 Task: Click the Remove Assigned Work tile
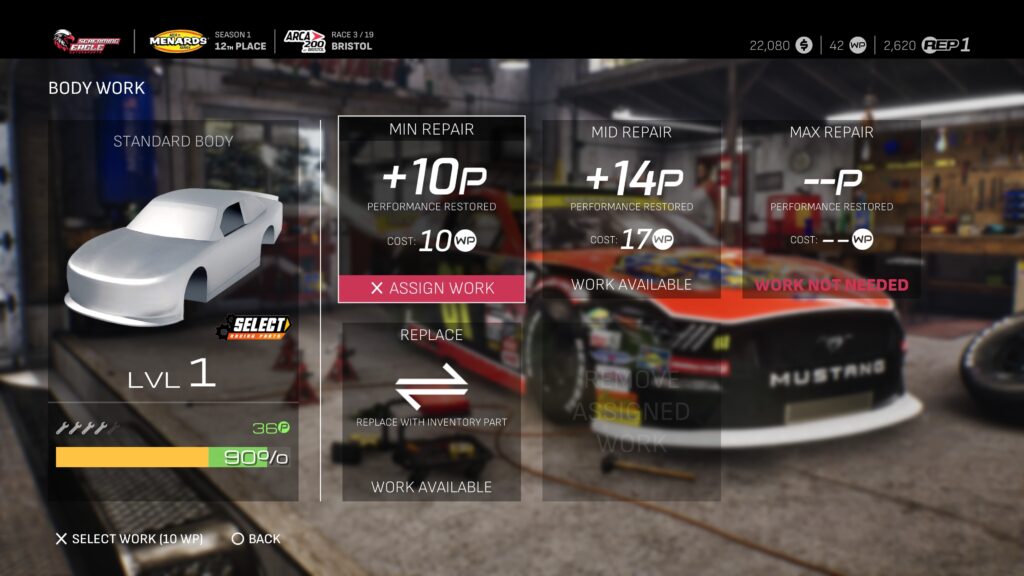(631, 410)
